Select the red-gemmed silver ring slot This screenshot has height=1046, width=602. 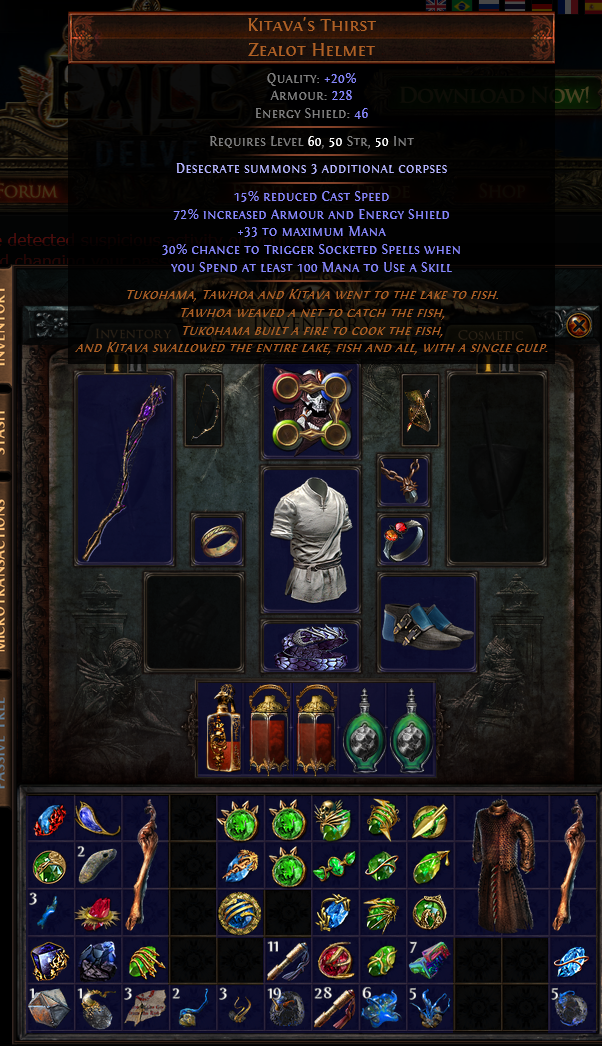click(x=403, y=538)
